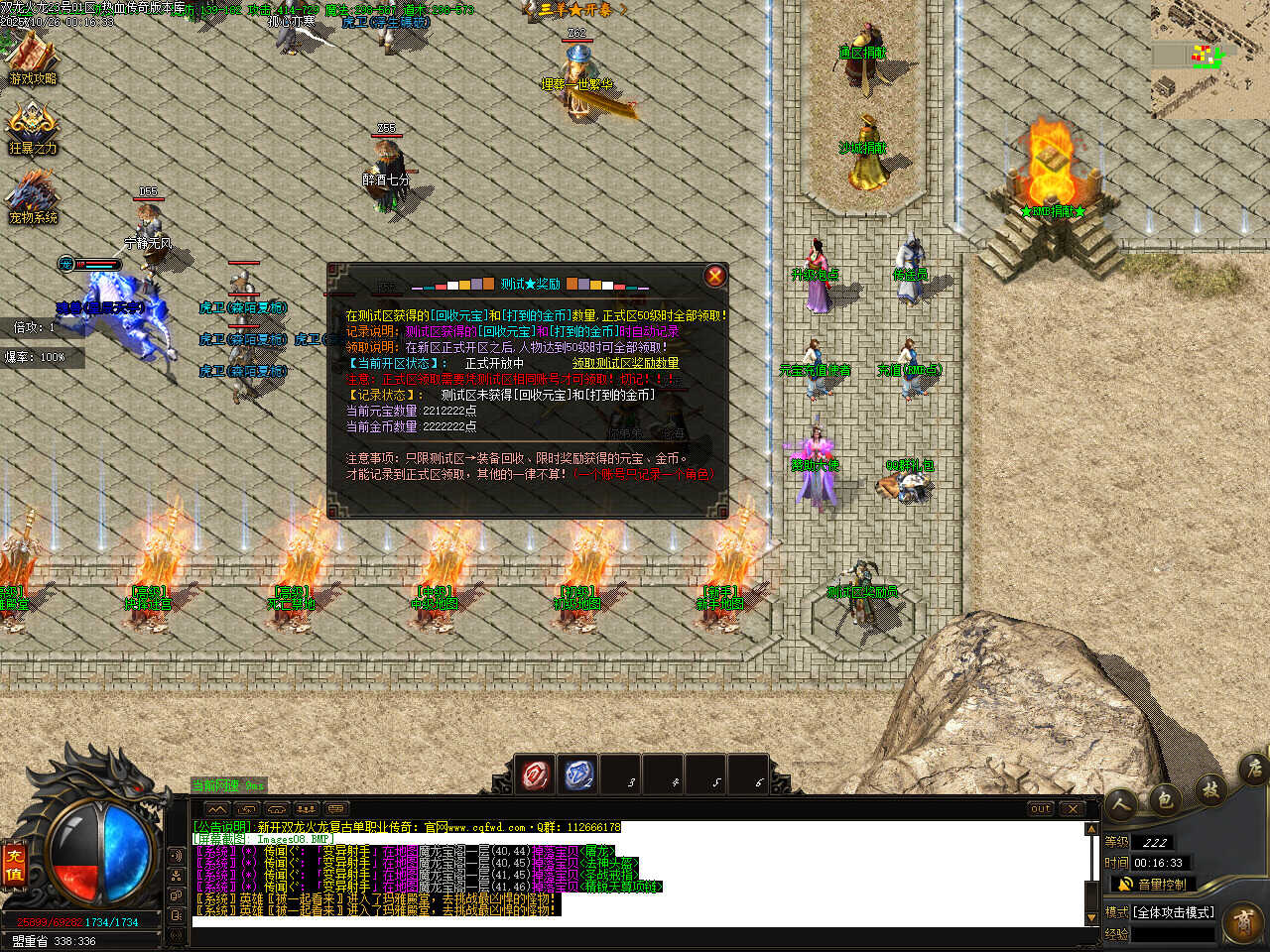Click the chat window 'out' button

[1040, 808]
